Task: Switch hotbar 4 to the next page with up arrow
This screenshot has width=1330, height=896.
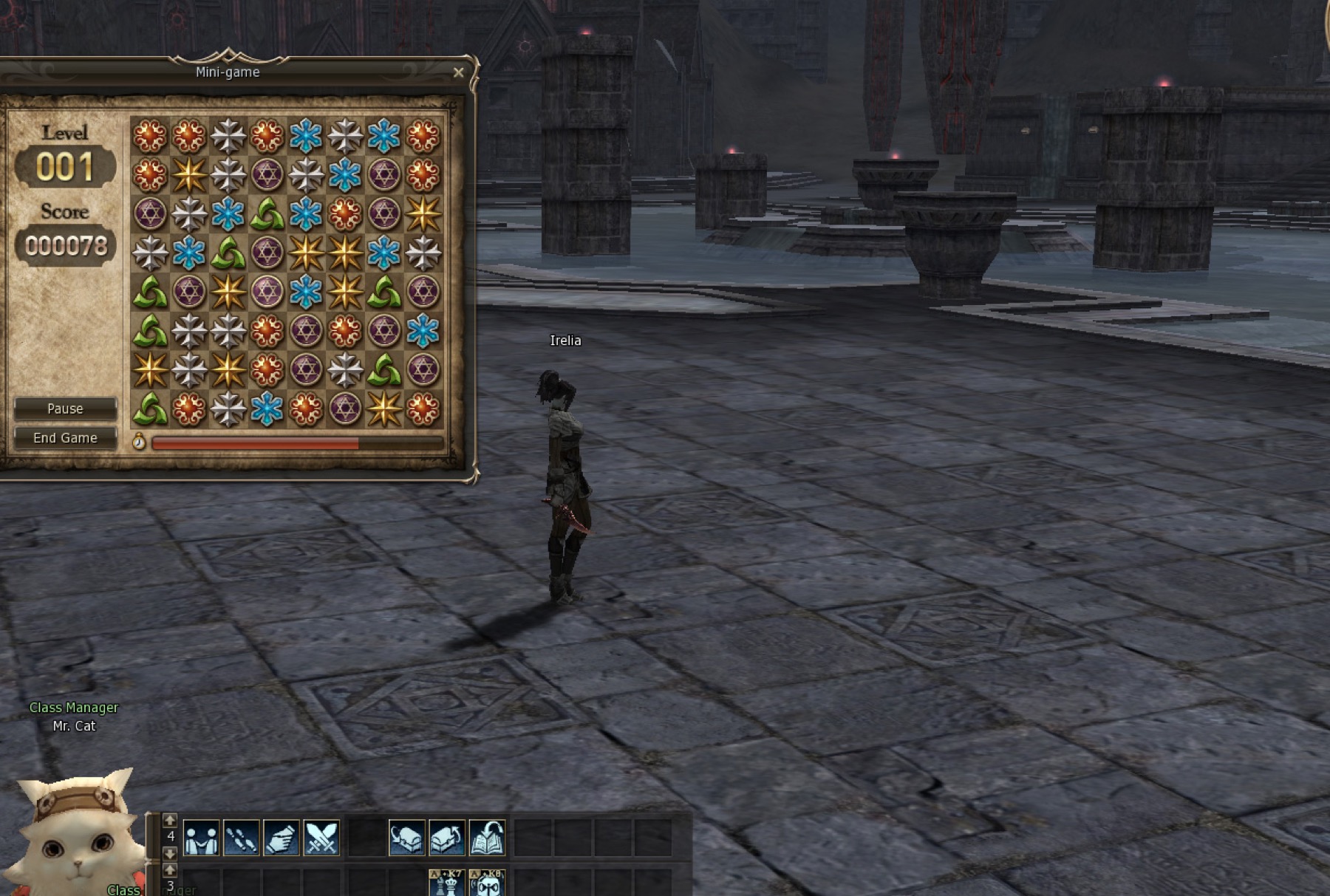Action: point(170,820)
